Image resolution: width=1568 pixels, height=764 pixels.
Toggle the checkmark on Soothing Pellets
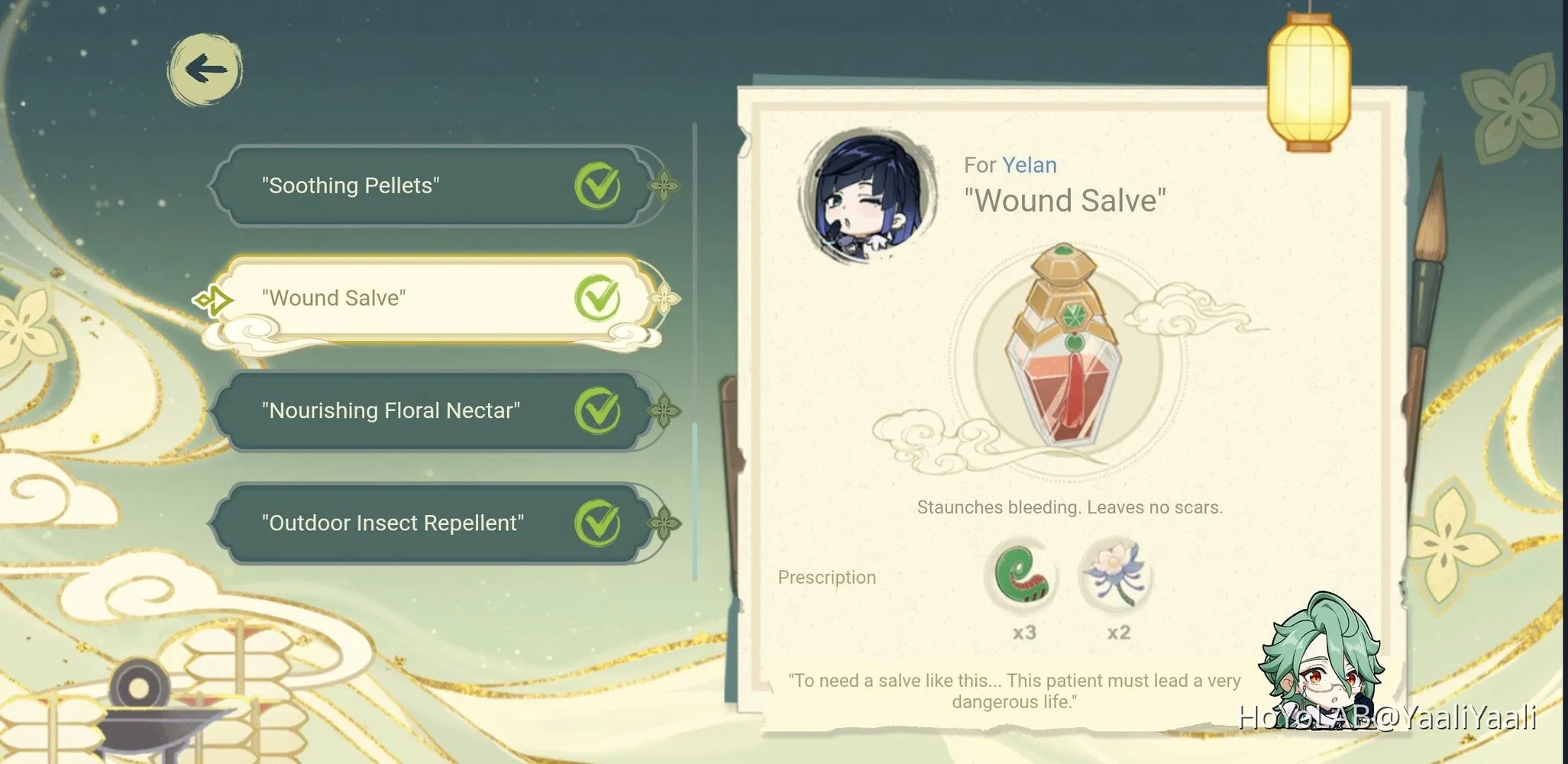pyautogui.click(x=599, y=184)
